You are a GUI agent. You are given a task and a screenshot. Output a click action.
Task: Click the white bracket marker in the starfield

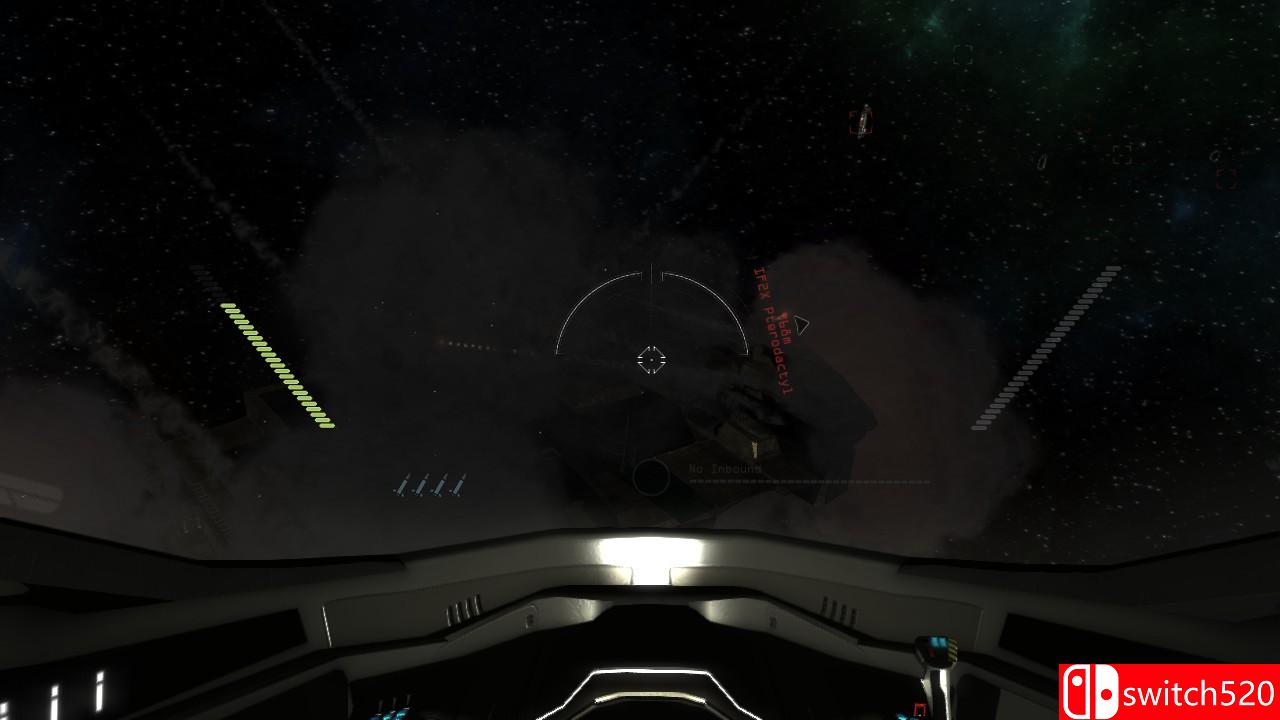[1121, 155]
